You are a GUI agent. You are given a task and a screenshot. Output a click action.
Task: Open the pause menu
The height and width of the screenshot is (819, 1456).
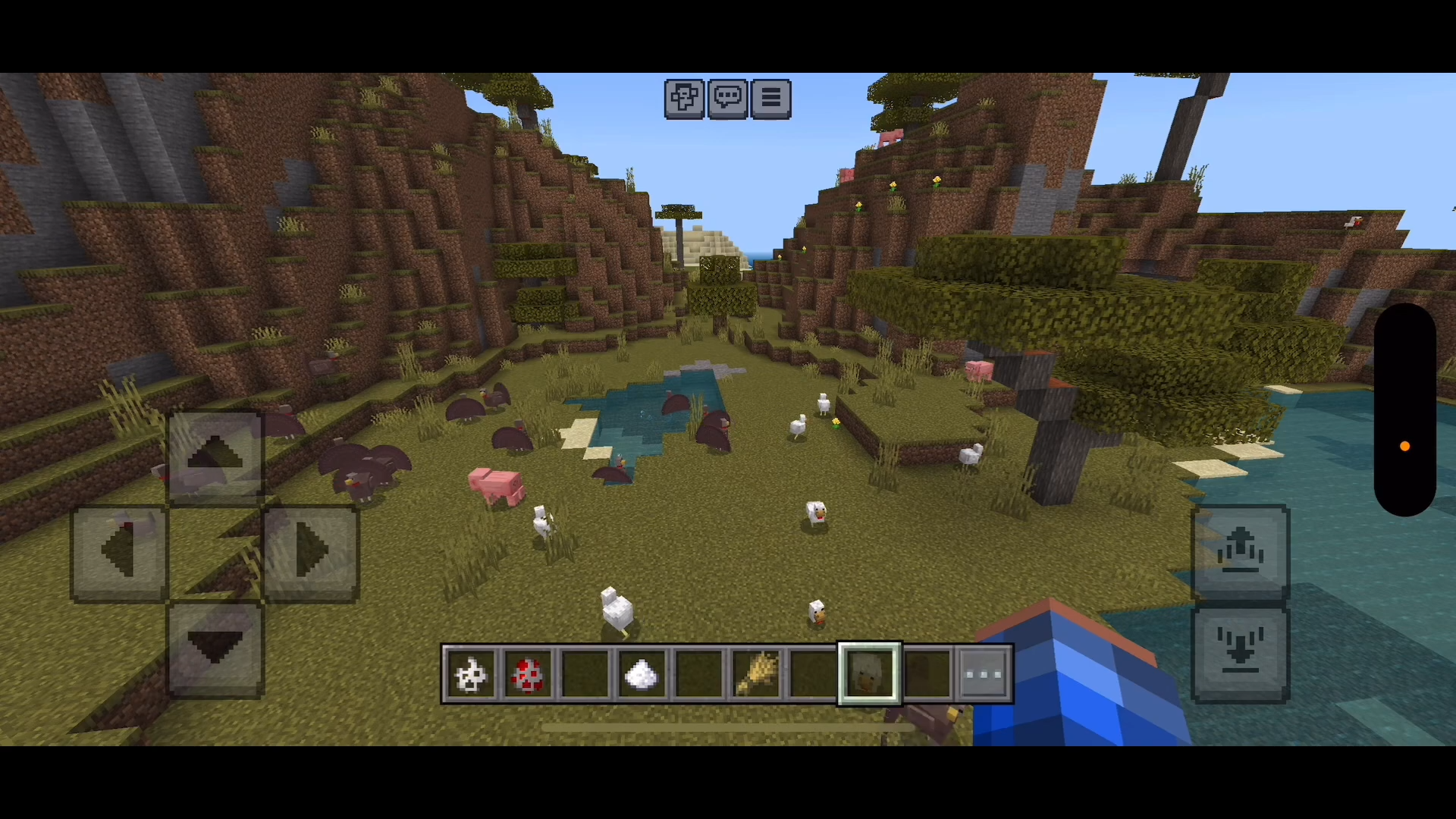(770, 99)
